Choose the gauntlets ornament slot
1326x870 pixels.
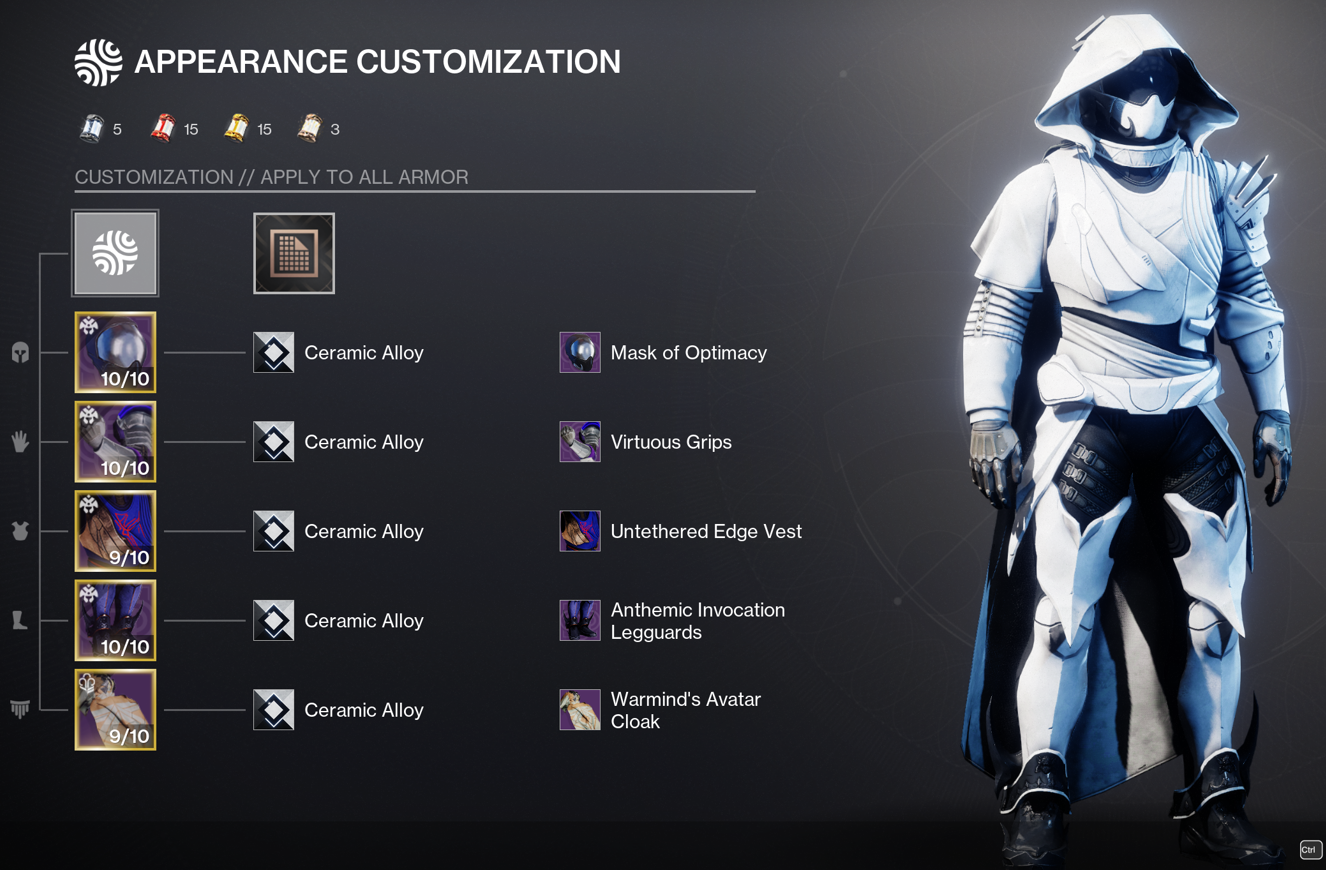pos(115,442)
